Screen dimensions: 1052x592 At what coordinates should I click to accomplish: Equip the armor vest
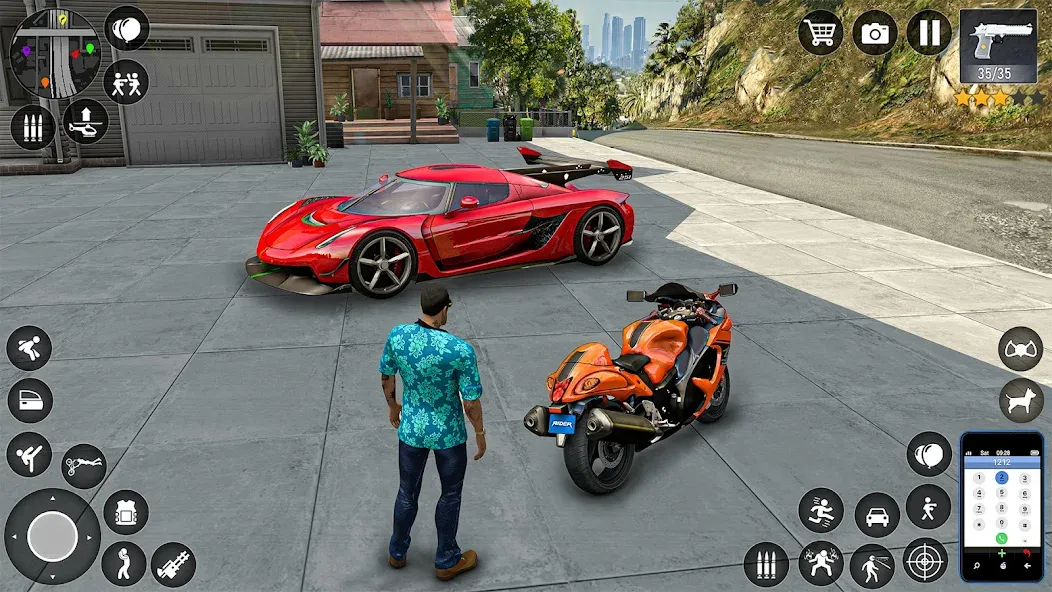126,512
